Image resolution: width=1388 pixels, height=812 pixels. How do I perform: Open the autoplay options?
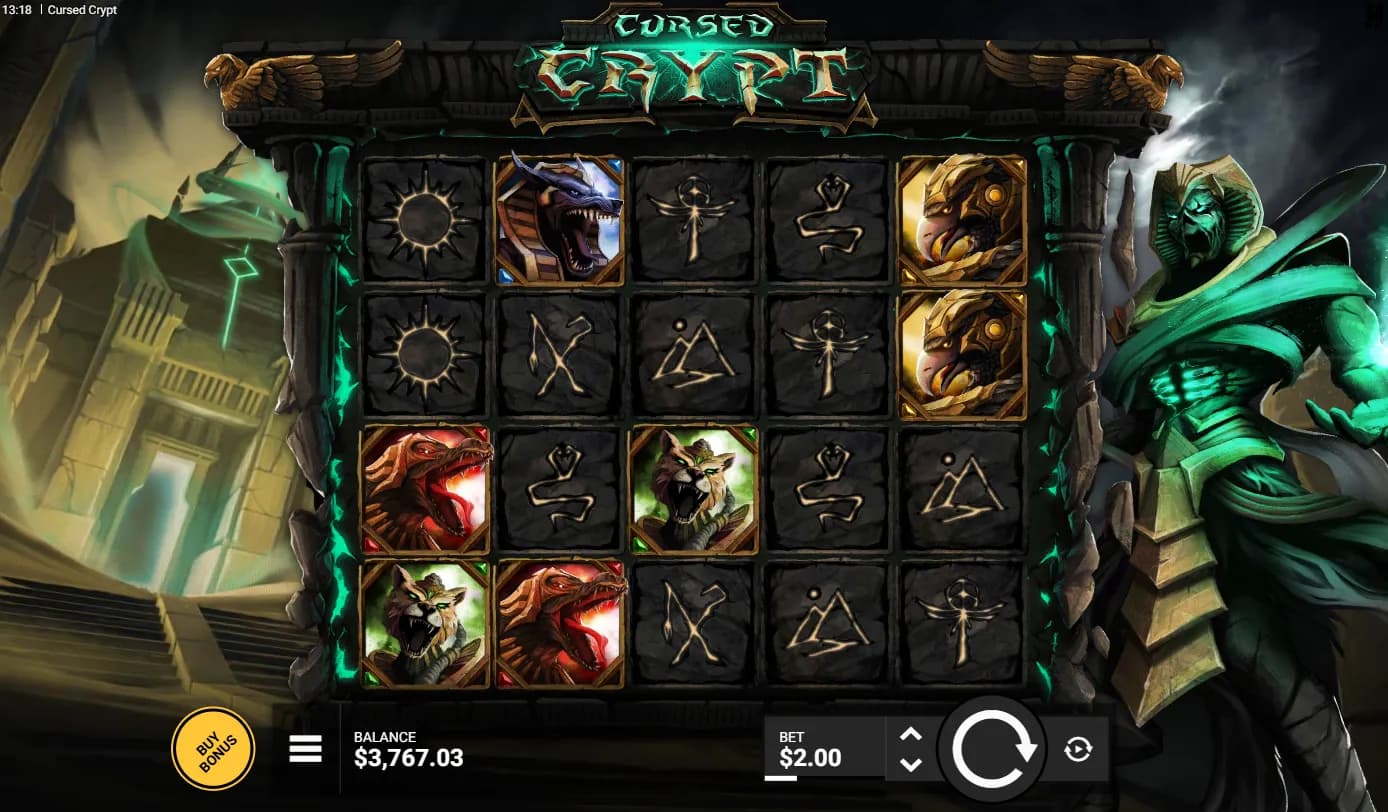pos(1078,749)
